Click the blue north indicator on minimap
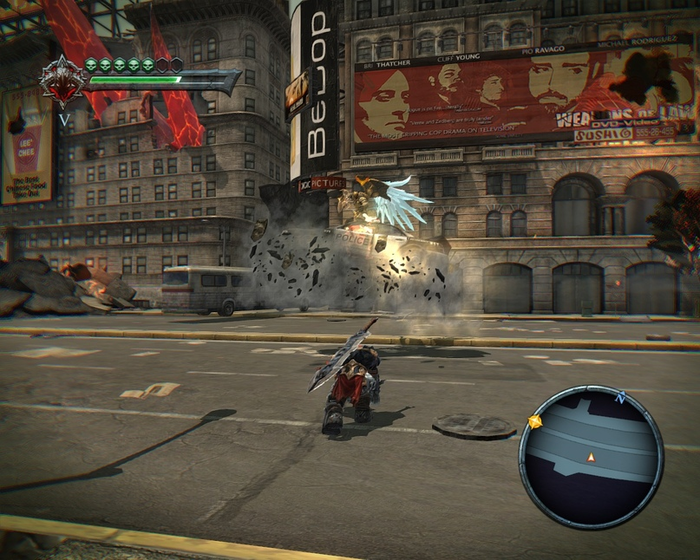The width and height of the screenshot is (700, 560). click(620, 398)
